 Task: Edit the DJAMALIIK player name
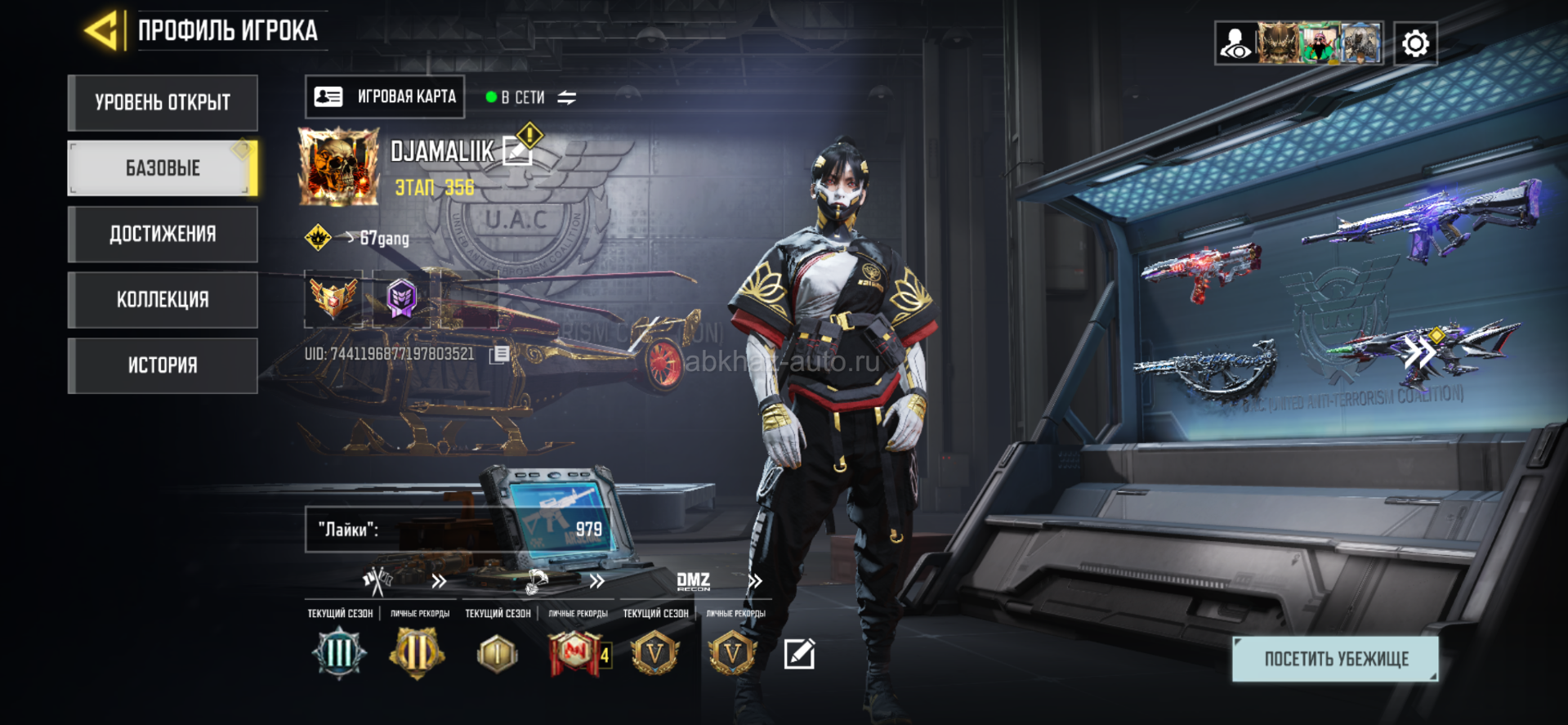click(x=516, y=151)
